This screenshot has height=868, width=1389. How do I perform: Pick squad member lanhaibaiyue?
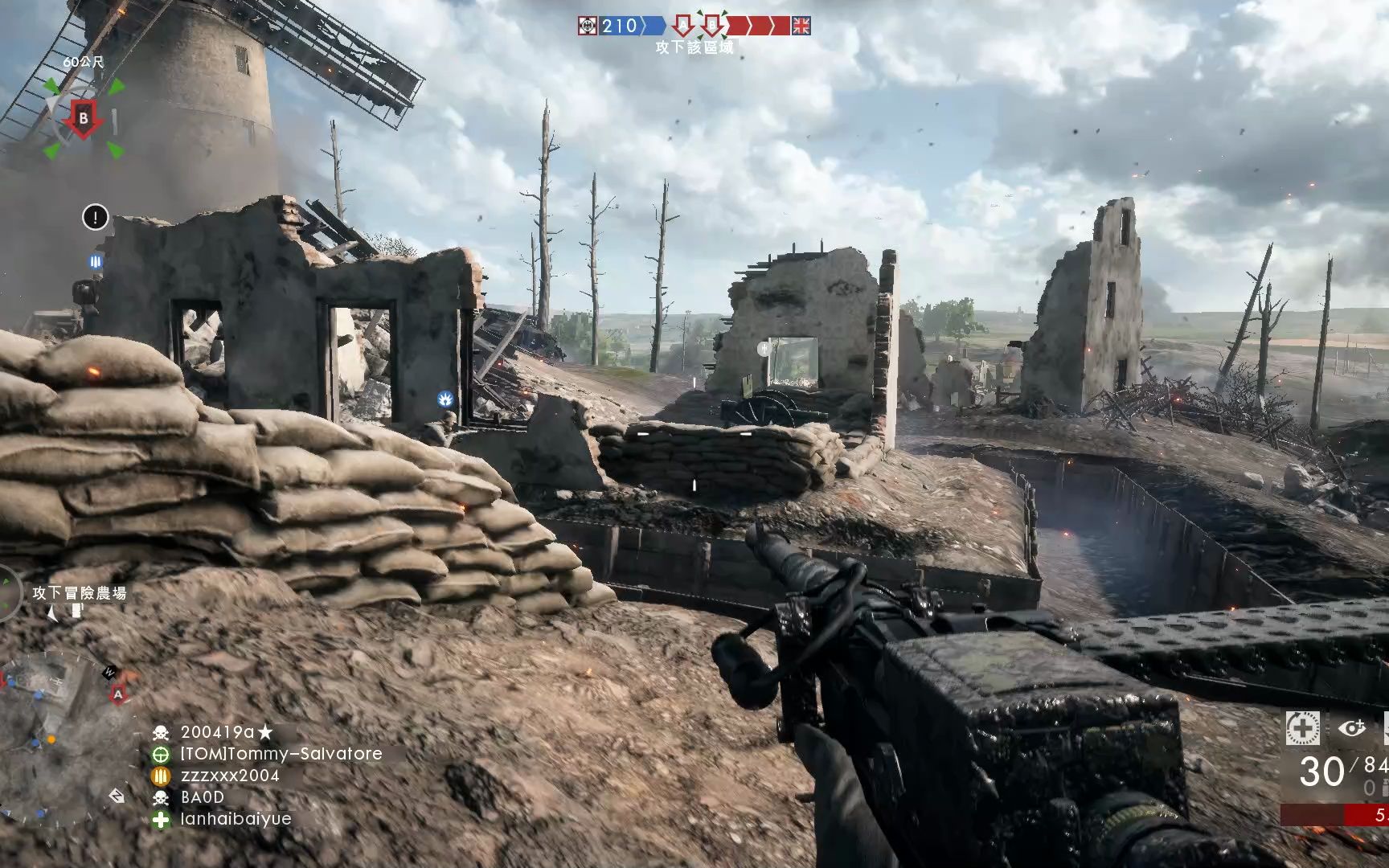click(x=236, y=819)
